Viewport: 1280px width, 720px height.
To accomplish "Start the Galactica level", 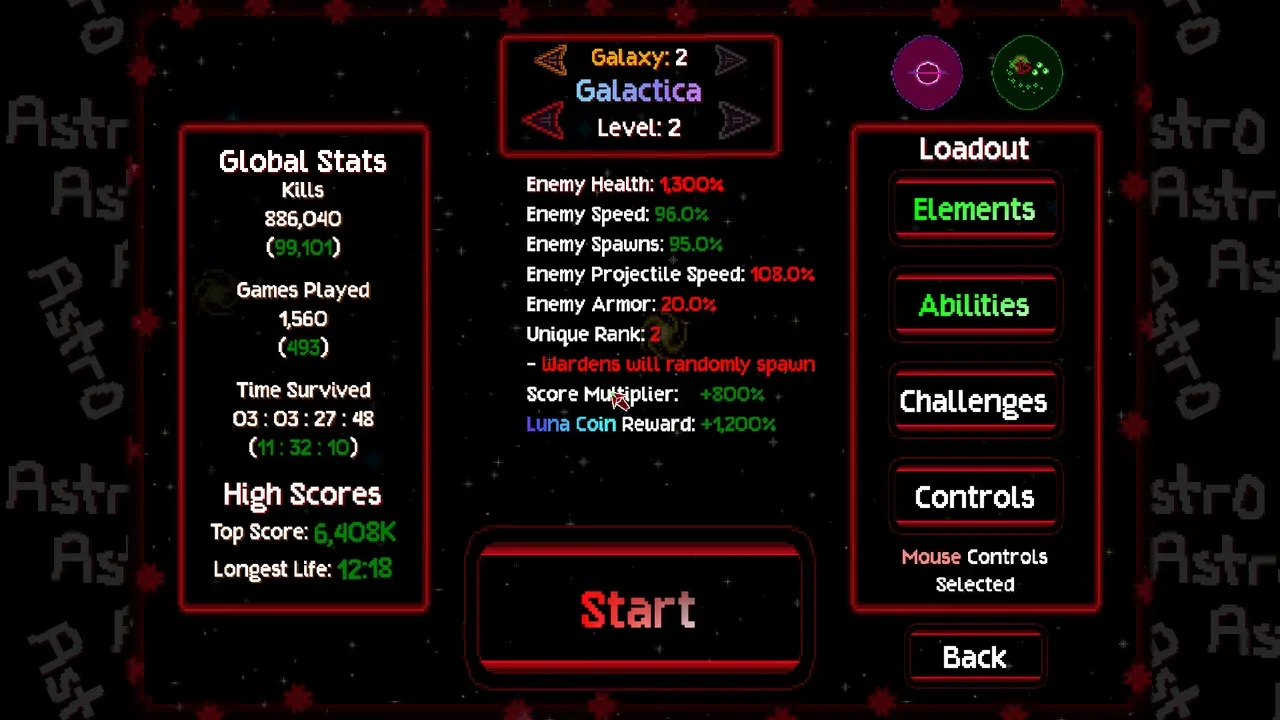I will click(x=639, y=608).
